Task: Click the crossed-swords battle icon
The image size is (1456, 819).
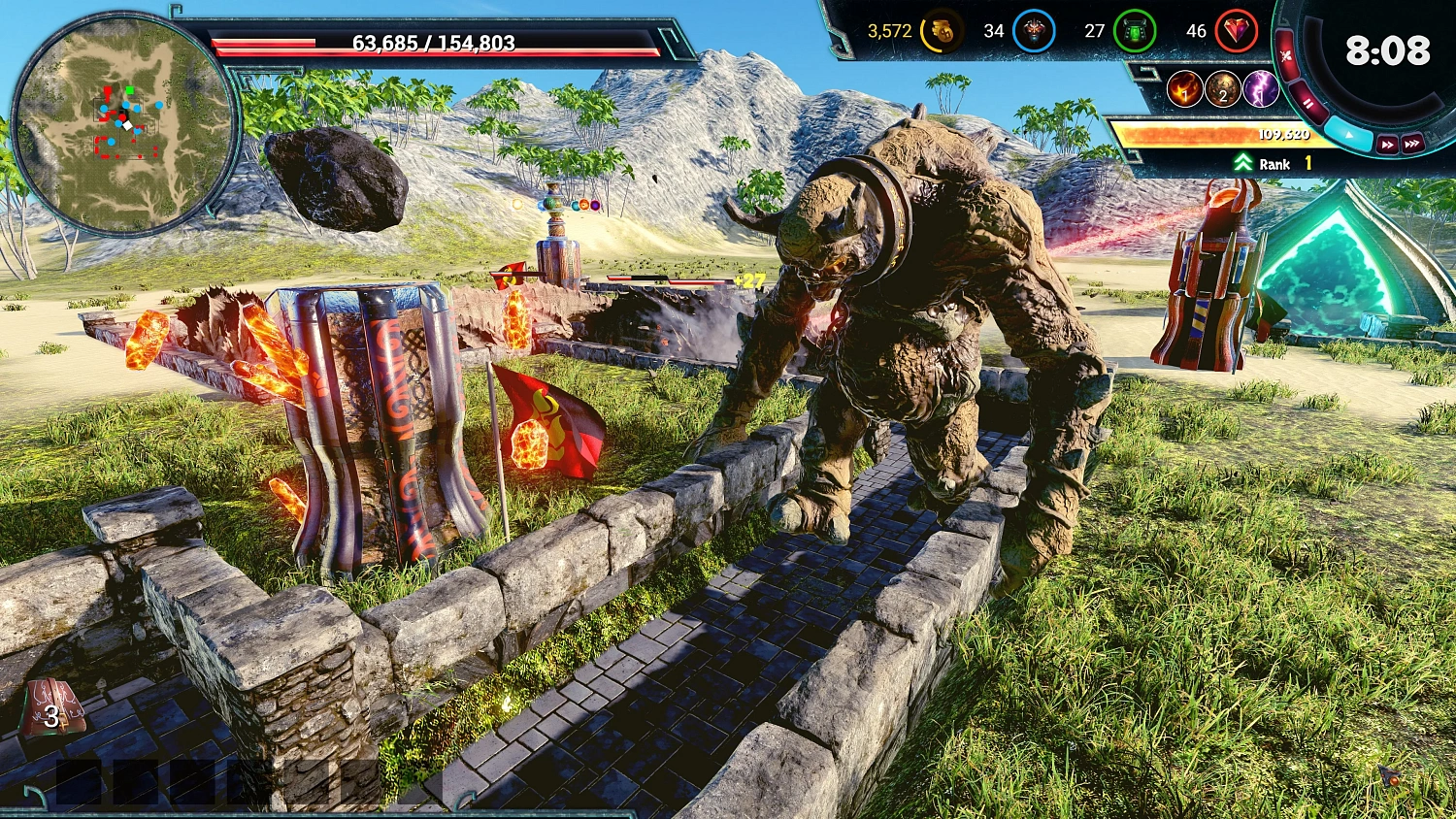Action: (1288, 54)
